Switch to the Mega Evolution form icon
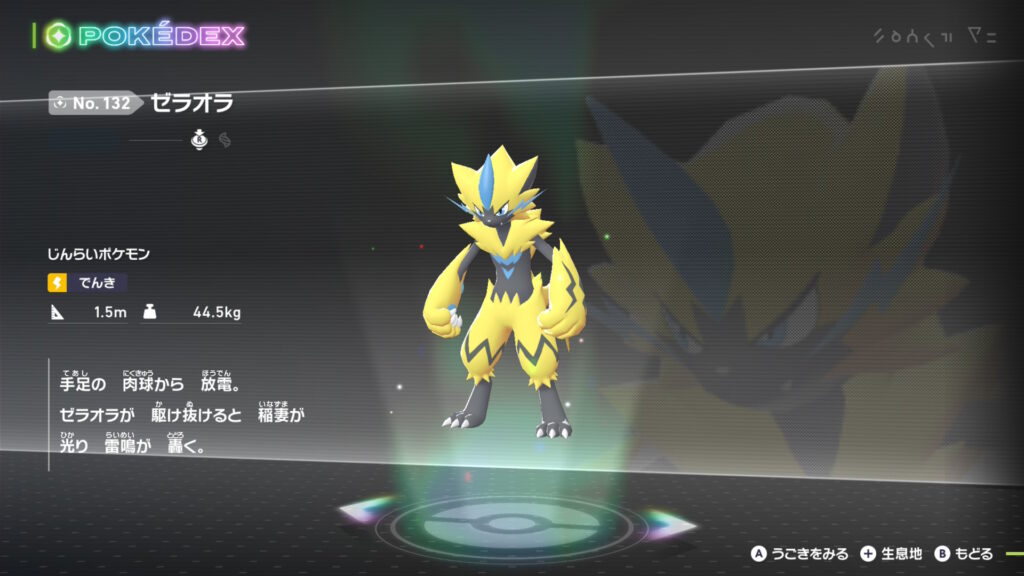Image resolution: width=1024 pixels, height=576 pixels. pyautogui.click(x=225, y=141)
